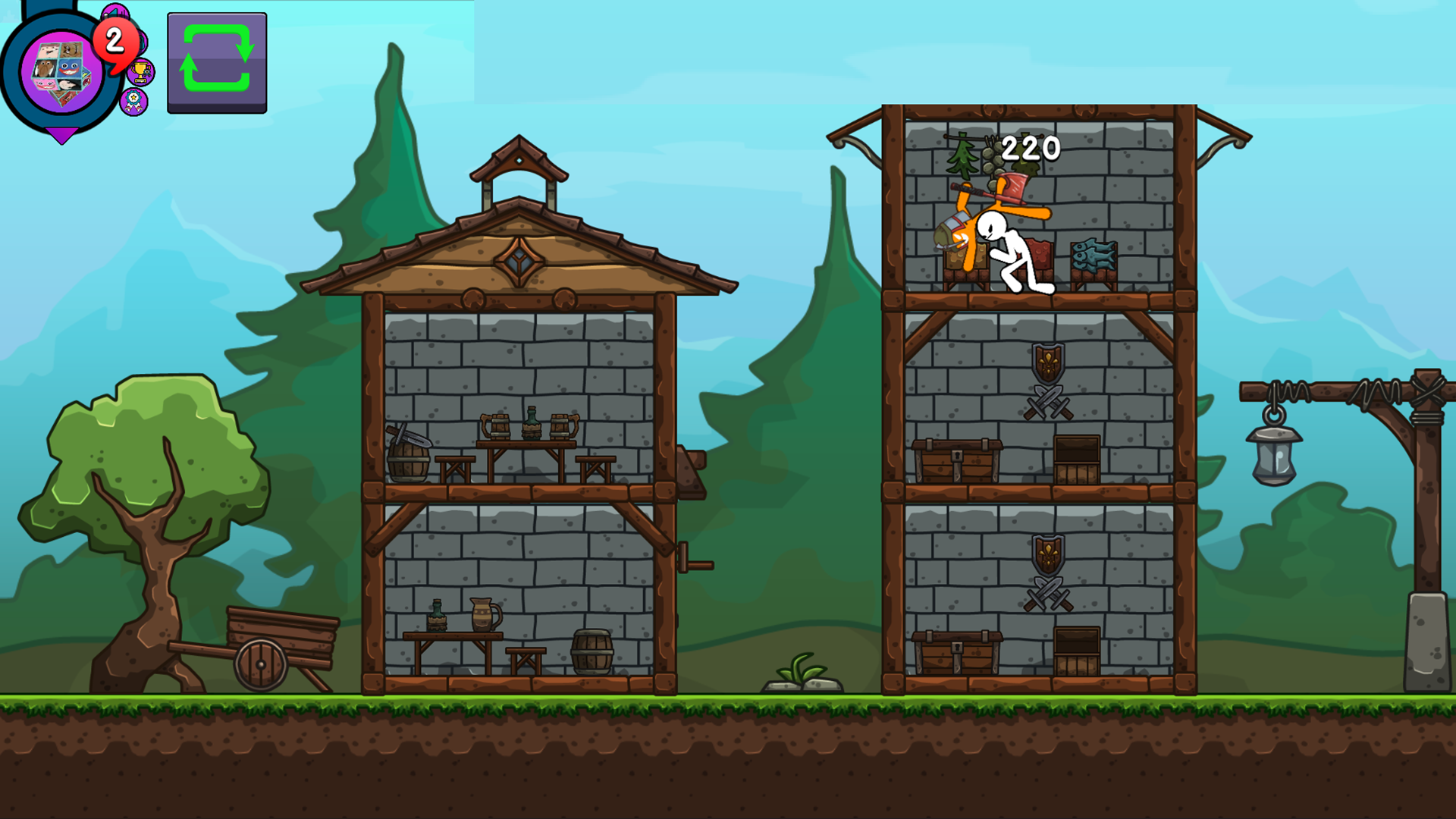Click the star rosette medal icon
The image size is (1456, 819).
pos(133,102)
